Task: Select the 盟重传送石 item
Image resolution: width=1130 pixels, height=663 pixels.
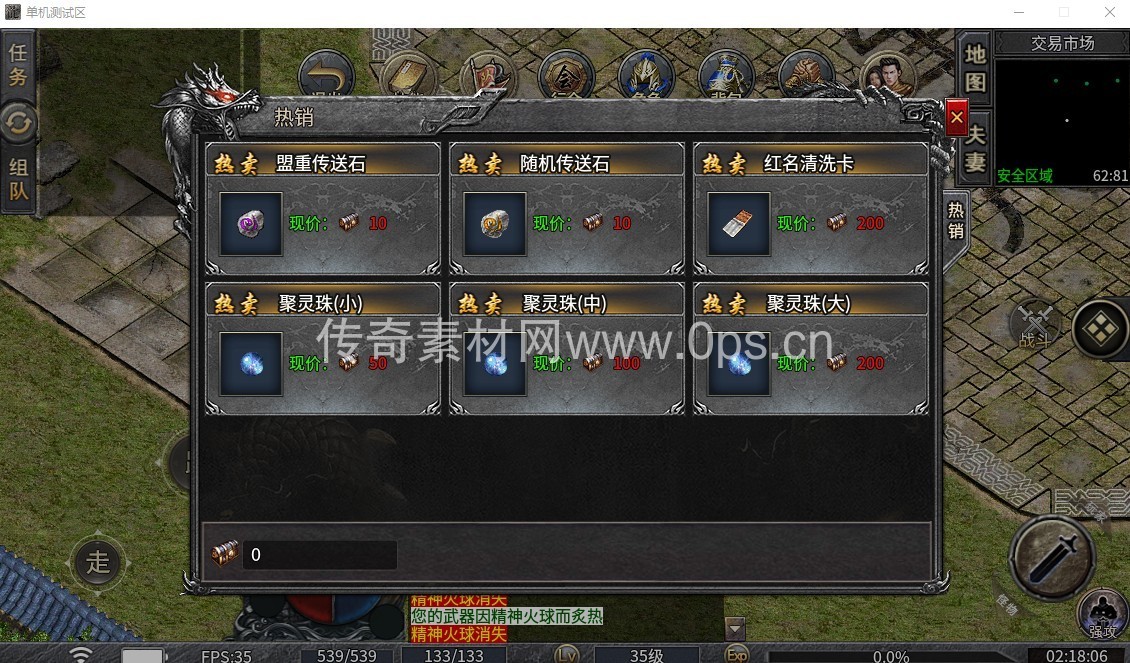Action: tap(251, 224)
